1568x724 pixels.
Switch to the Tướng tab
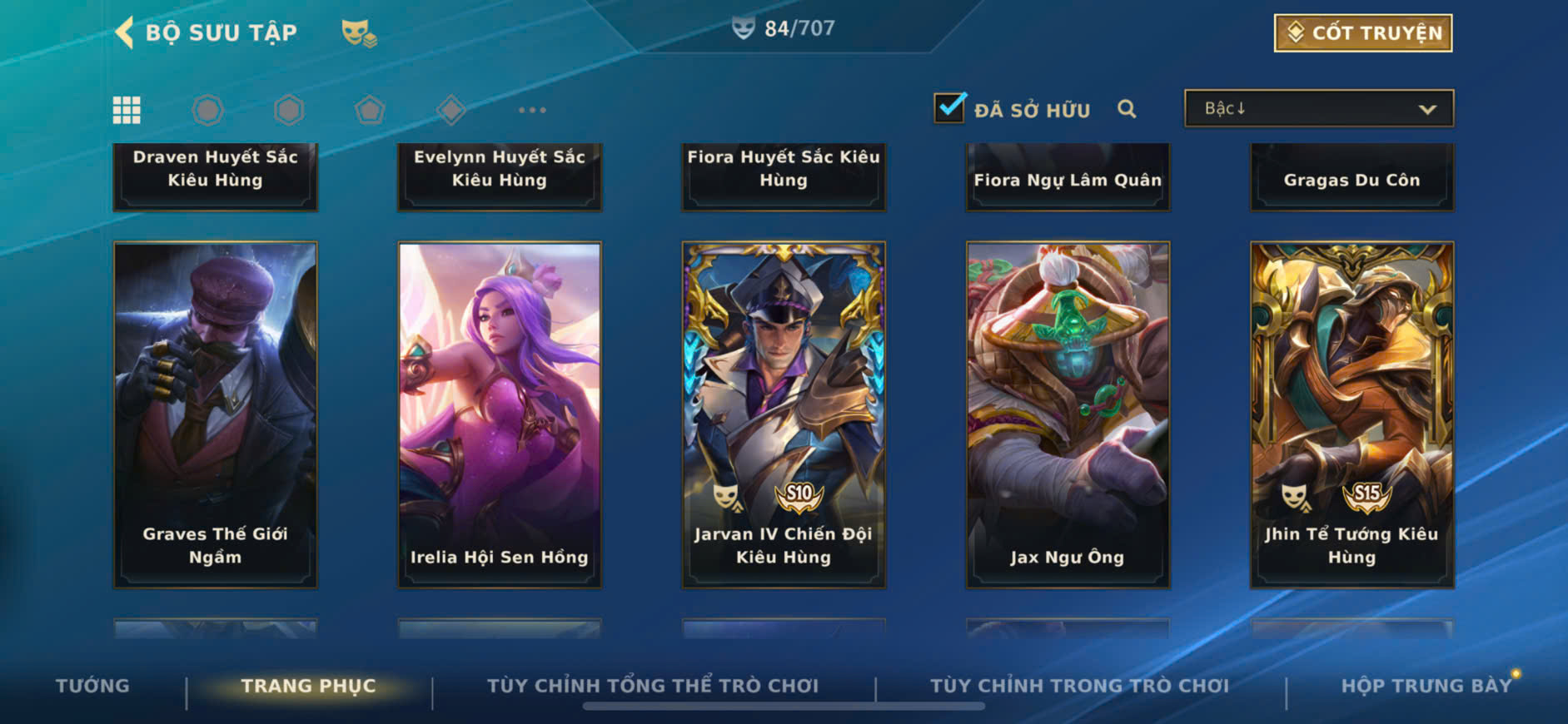(x=92, y=686)
